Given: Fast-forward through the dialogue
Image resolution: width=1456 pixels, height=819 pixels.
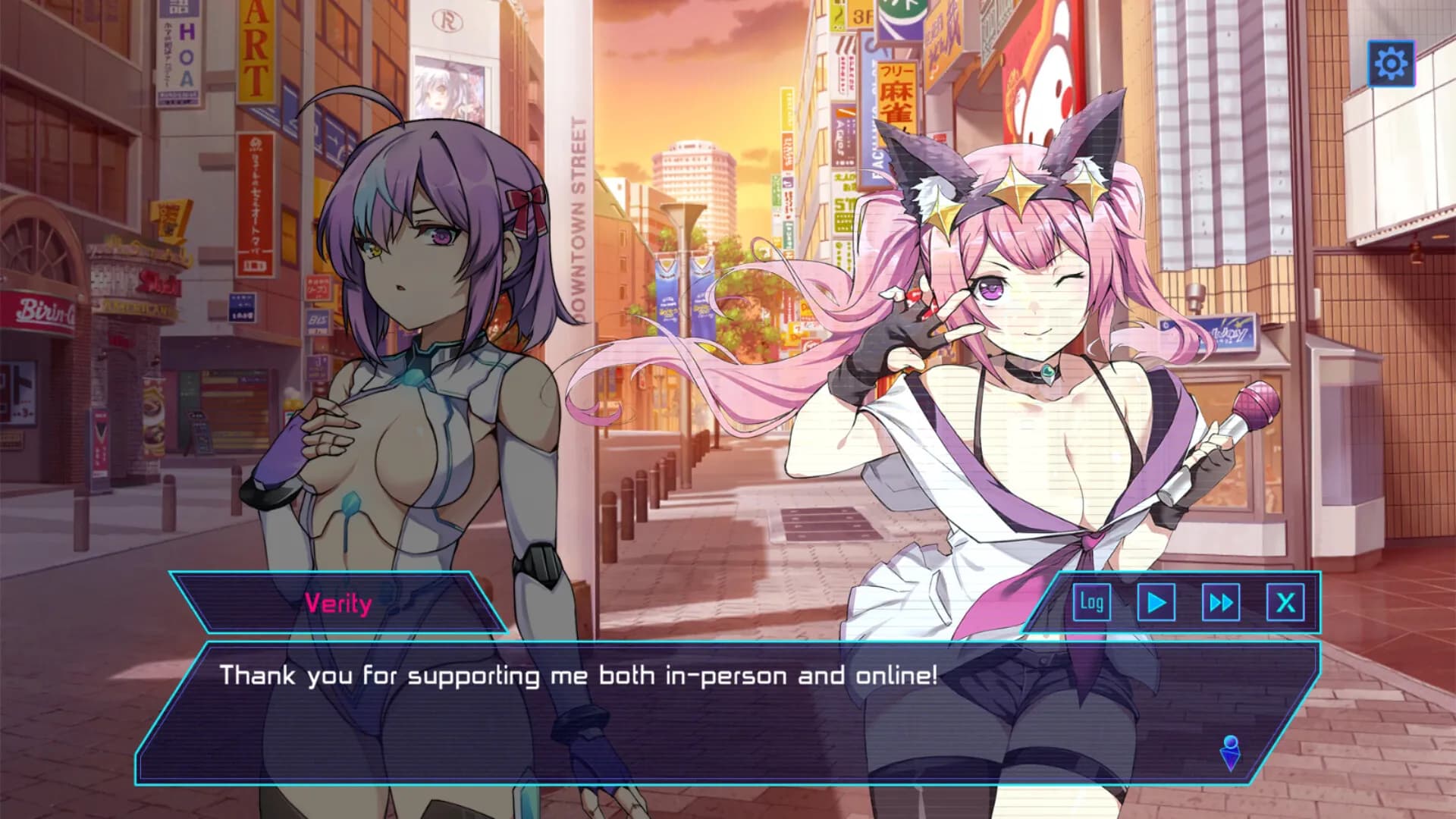Looking at the screenshot, I should [x=1221, y=603].
